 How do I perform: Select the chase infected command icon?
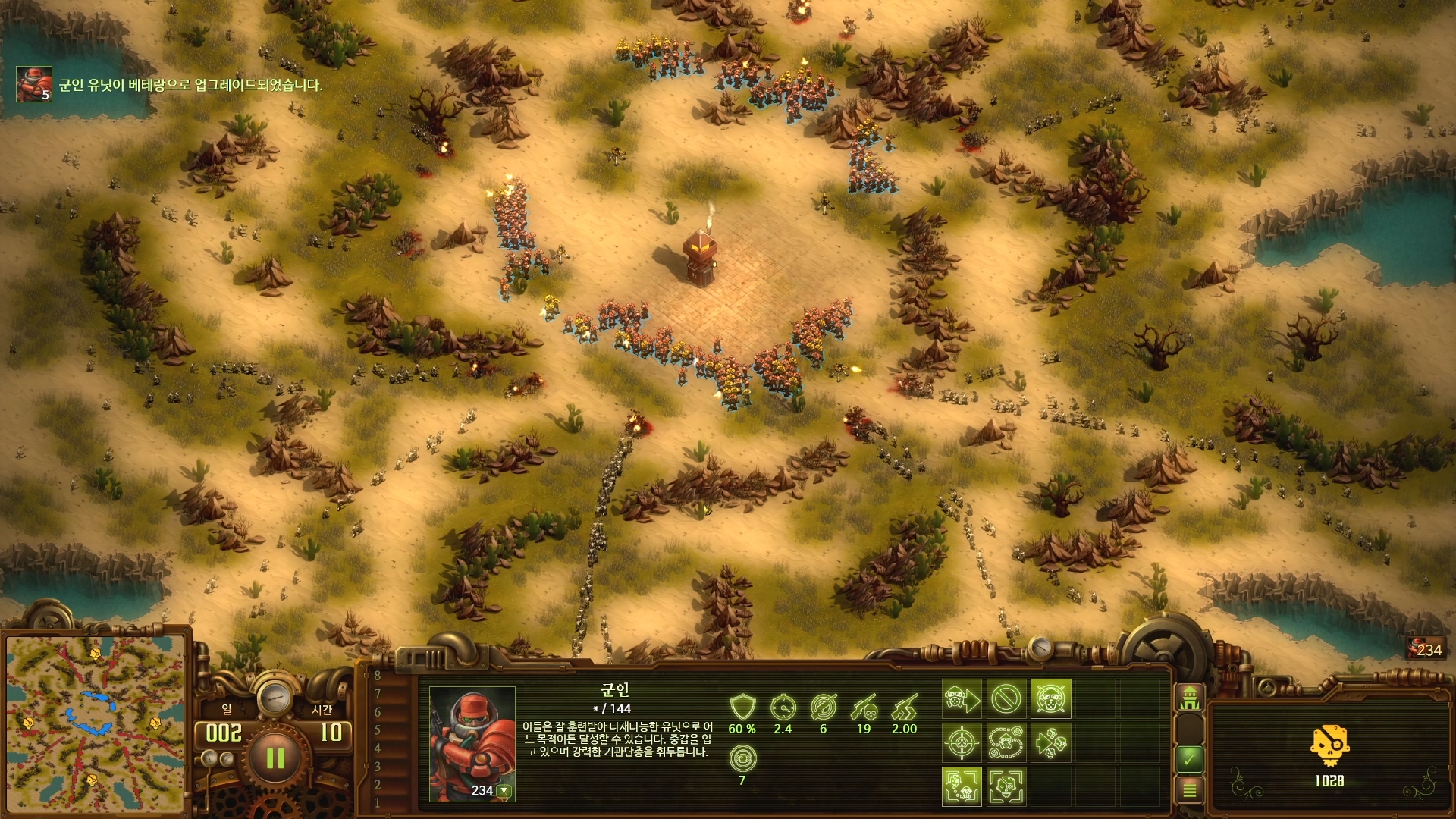1050,742
